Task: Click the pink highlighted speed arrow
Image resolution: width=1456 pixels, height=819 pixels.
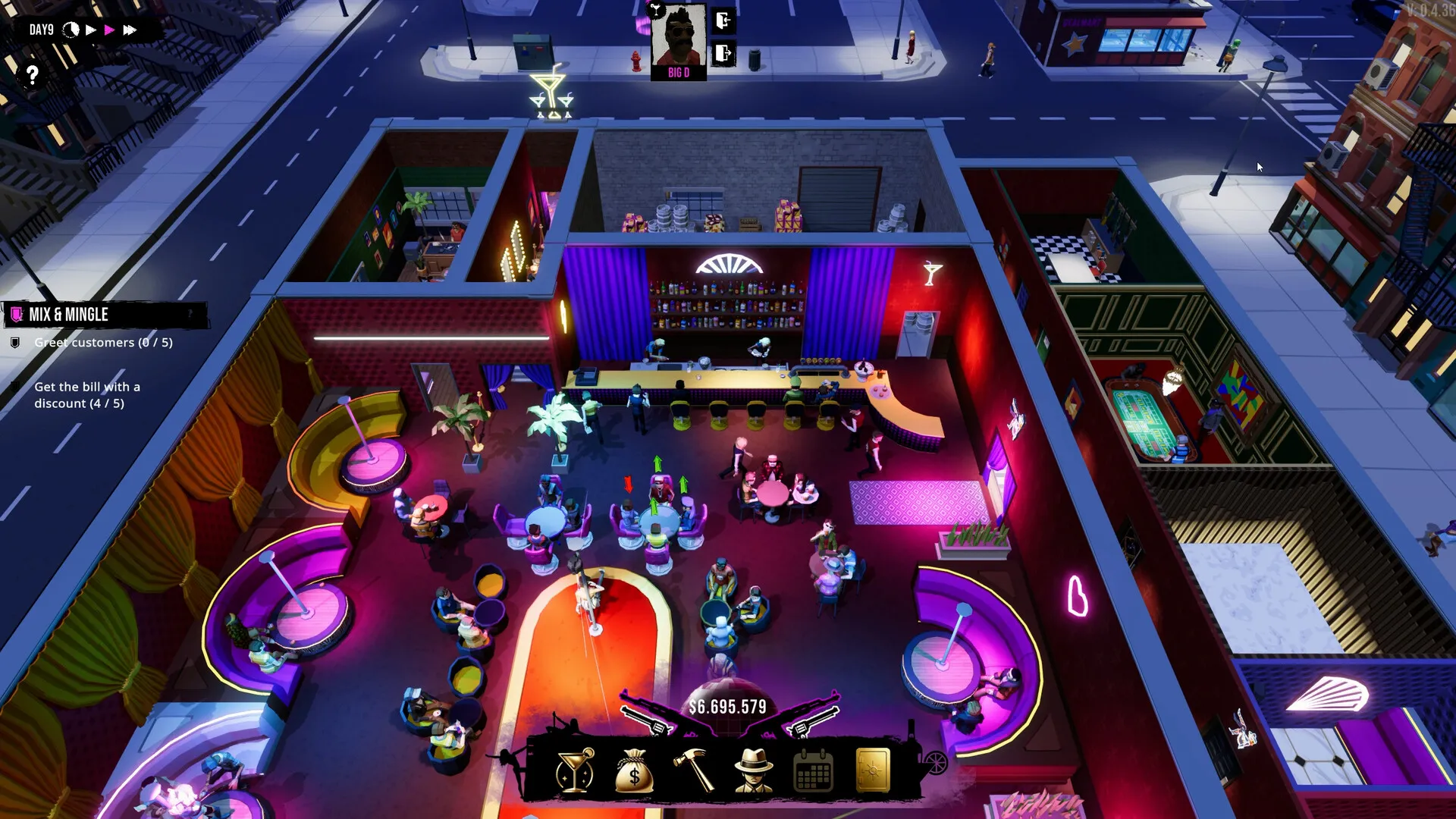Action: [x=110, y=30]
